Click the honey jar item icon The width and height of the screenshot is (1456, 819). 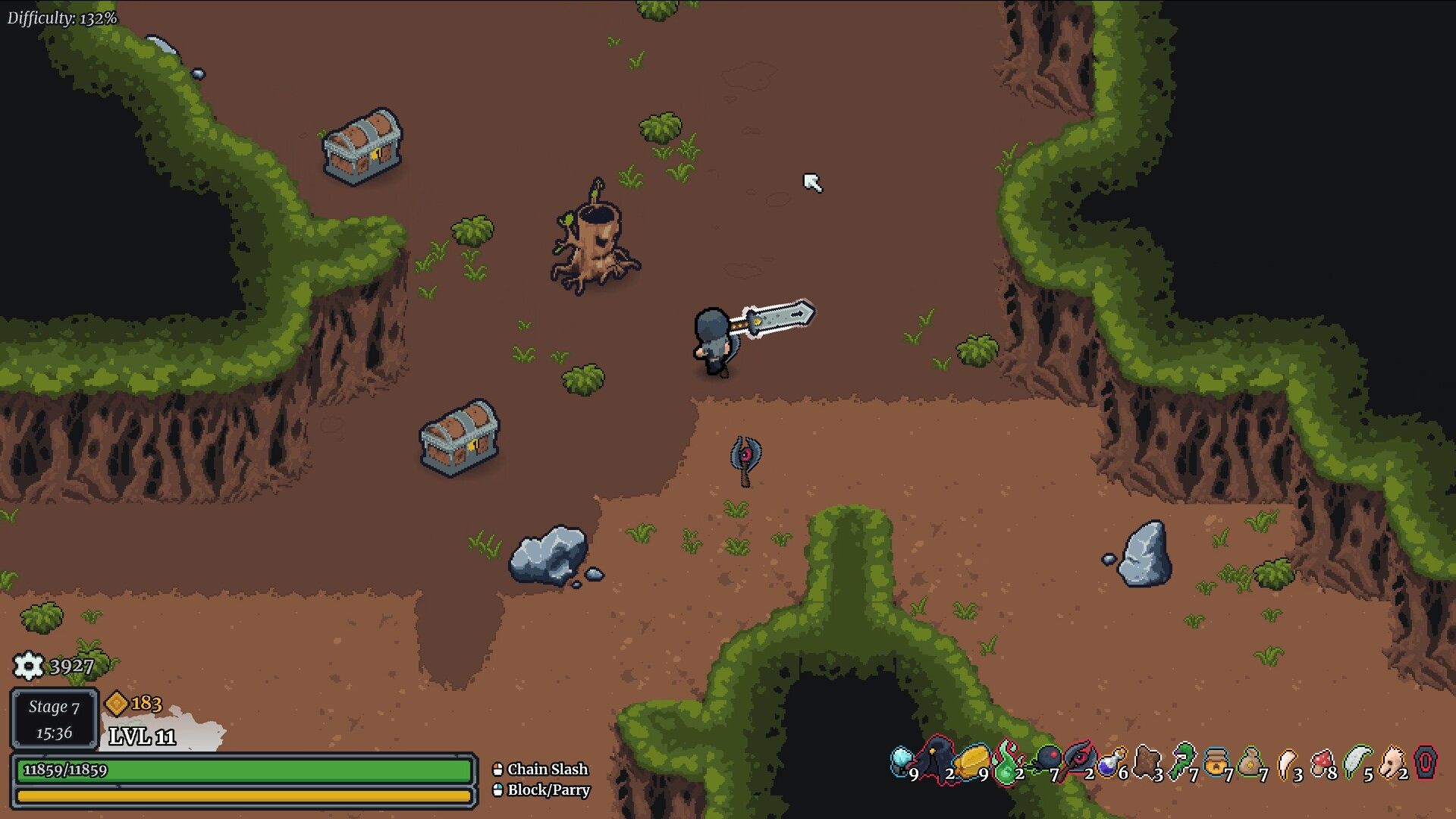(1216, 761)
